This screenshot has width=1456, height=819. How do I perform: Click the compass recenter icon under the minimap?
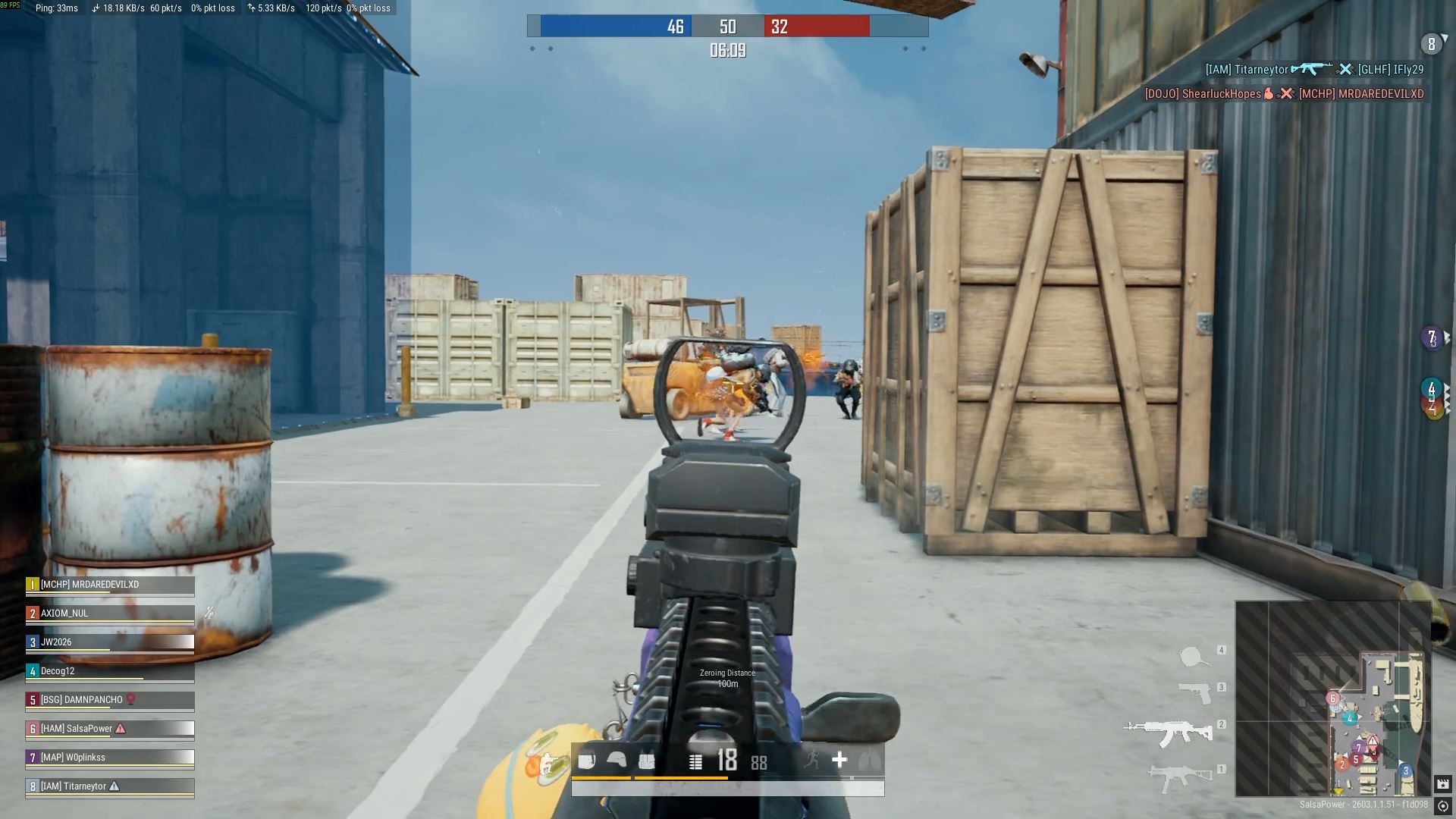[x=1442, y=806]
